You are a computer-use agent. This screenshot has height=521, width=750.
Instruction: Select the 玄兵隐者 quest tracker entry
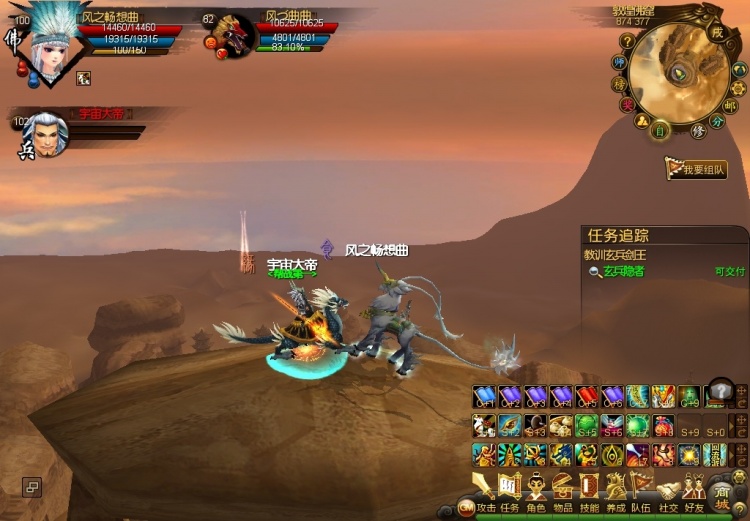point(621,271)
